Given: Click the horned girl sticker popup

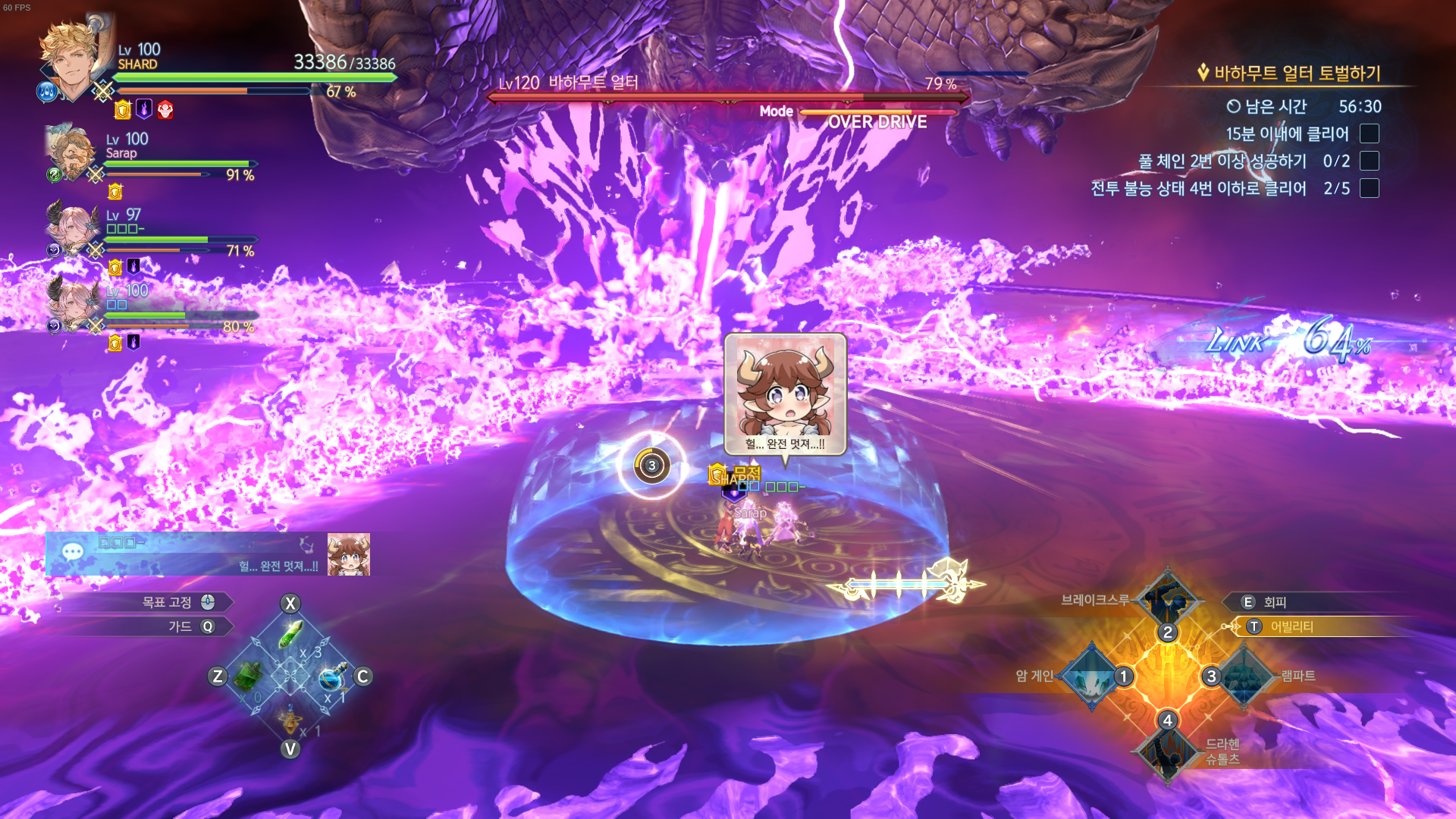Looking at the screenshot, I should click(x=785, y=394).
